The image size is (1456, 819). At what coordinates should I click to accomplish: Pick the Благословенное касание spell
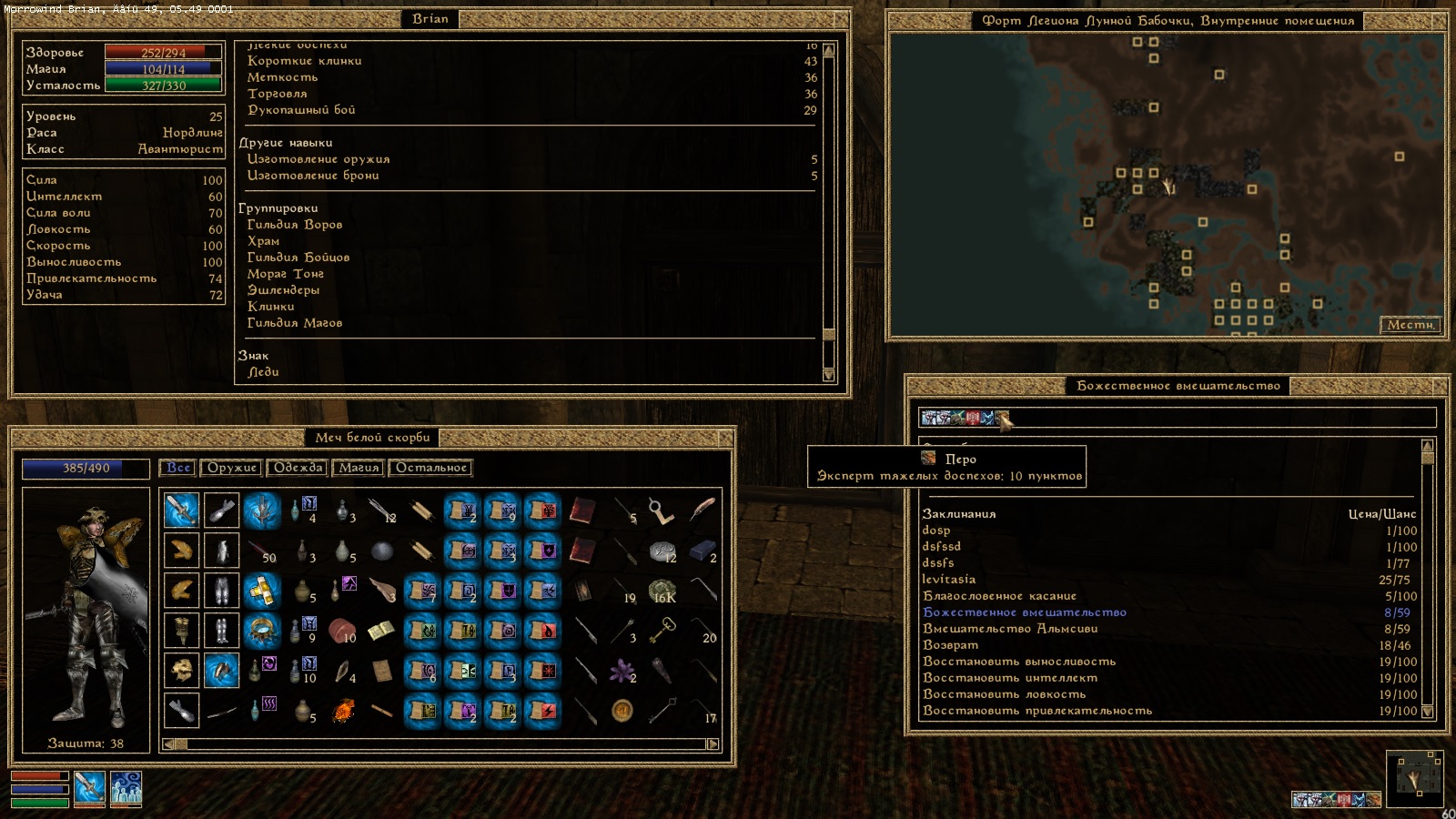(999, 596)
